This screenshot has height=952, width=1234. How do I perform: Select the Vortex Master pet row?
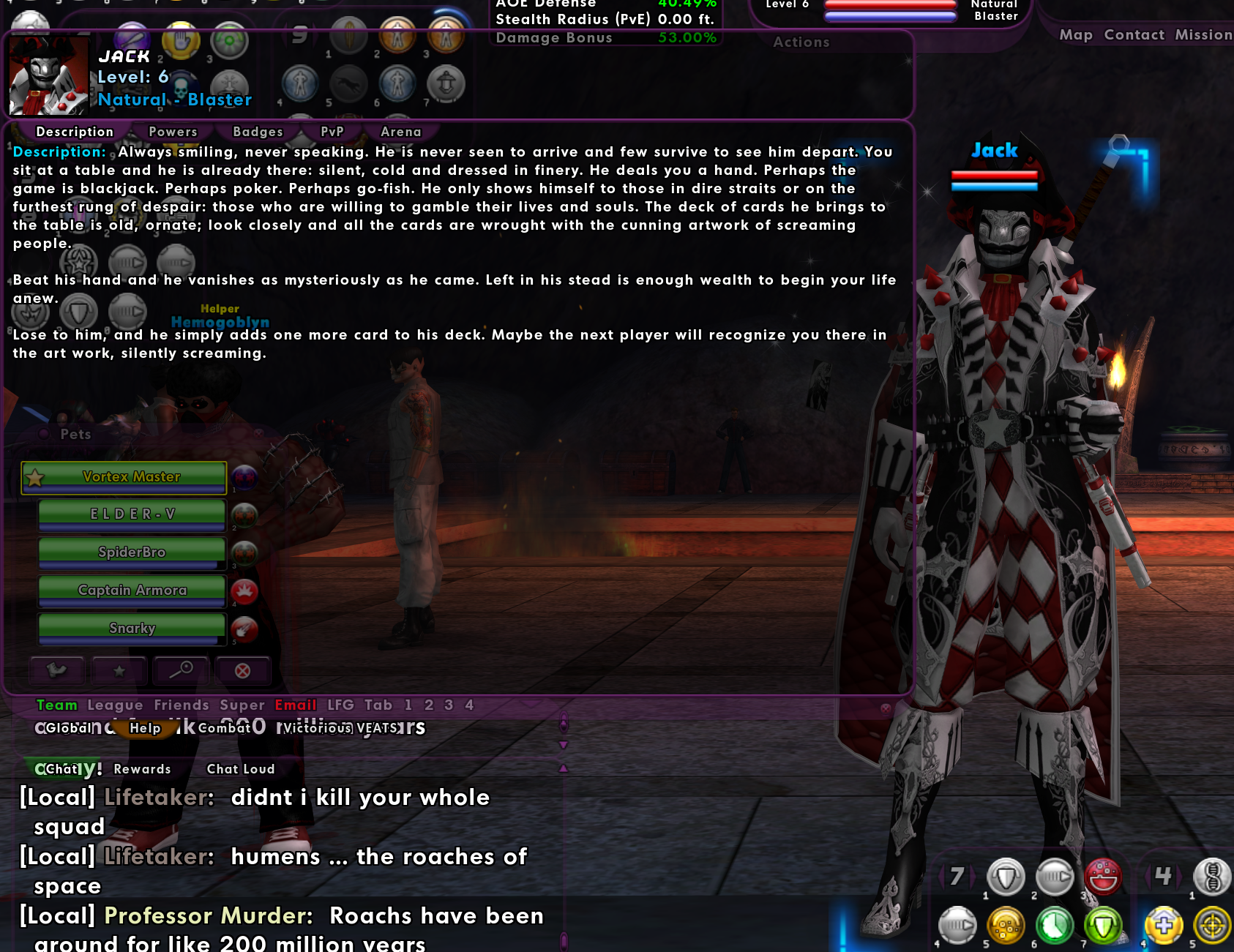point(132,477)
